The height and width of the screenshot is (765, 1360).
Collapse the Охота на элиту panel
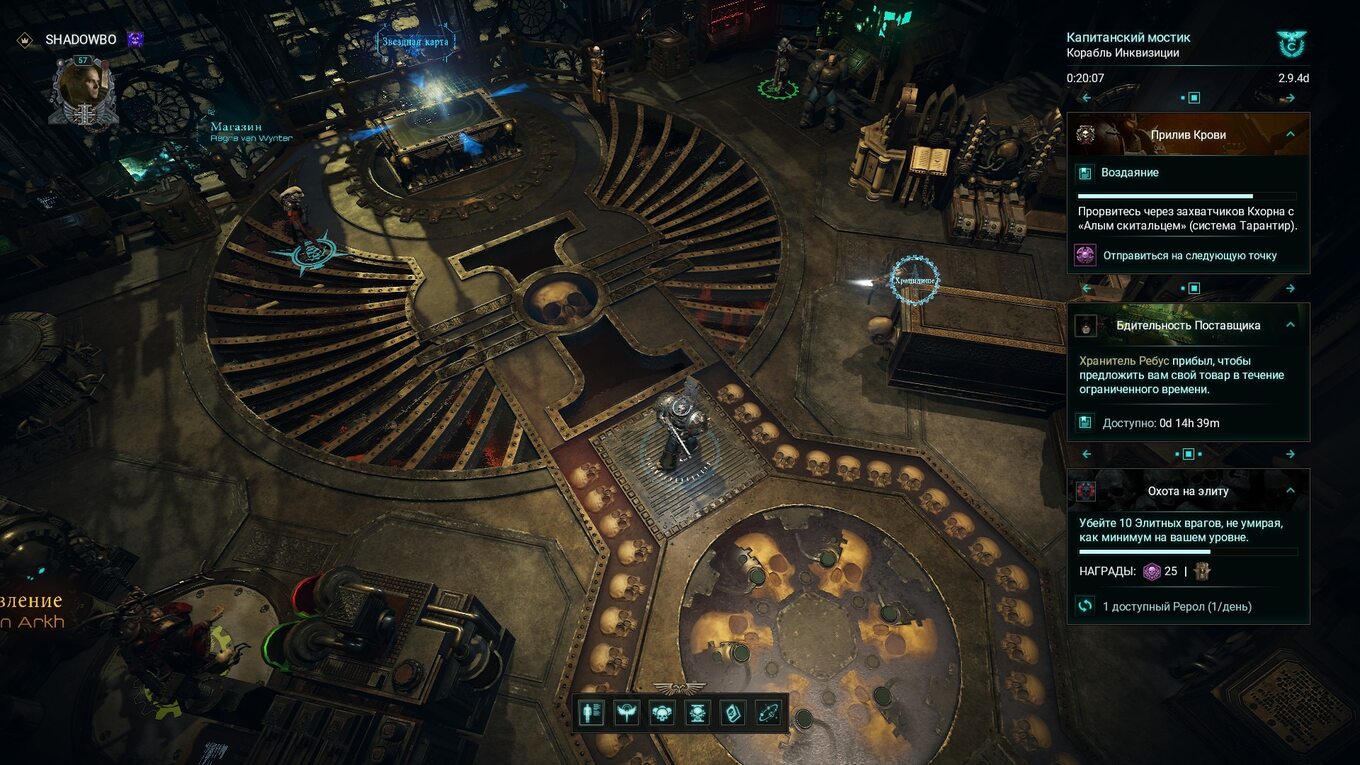(x=1290, y=491)
